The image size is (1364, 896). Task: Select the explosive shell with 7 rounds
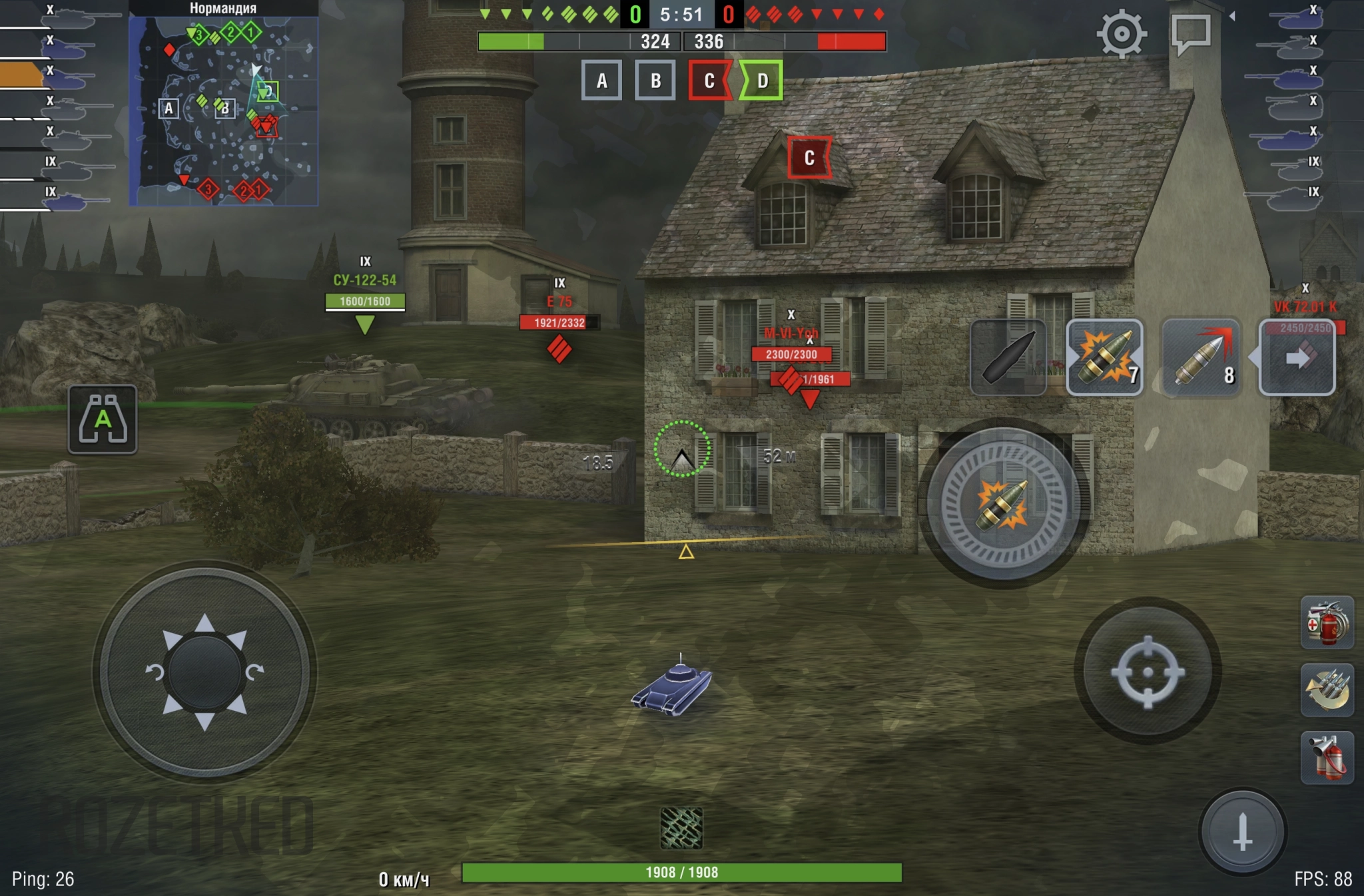pyautogui.click(x=1105, y=357)
